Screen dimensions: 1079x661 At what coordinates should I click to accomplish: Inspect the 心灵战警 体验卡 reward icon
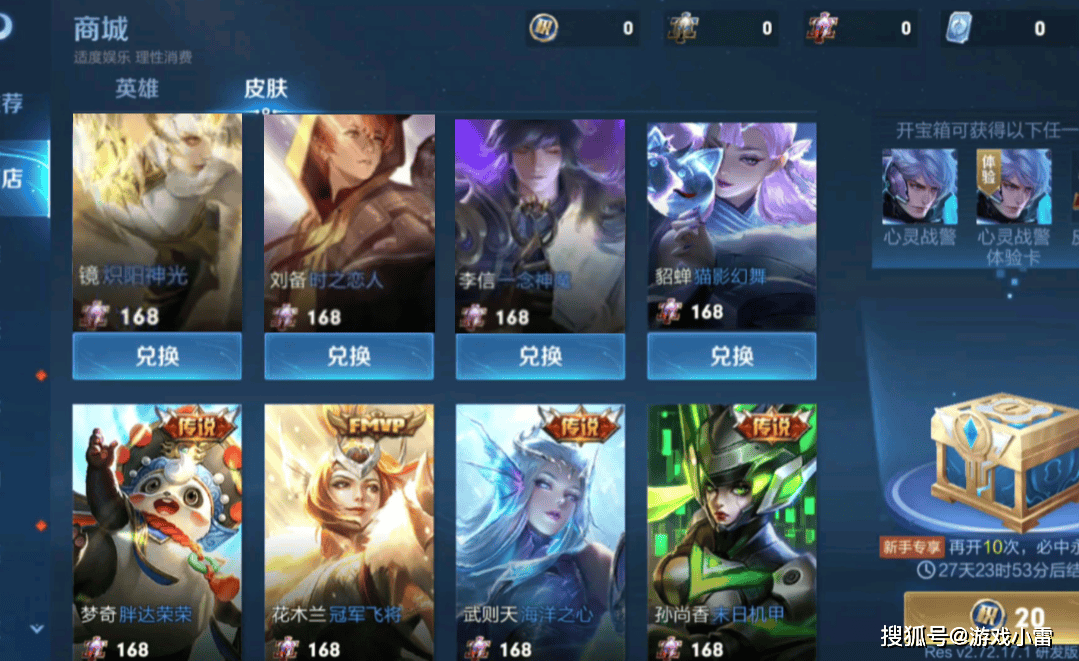click(x=1013, y=187)
